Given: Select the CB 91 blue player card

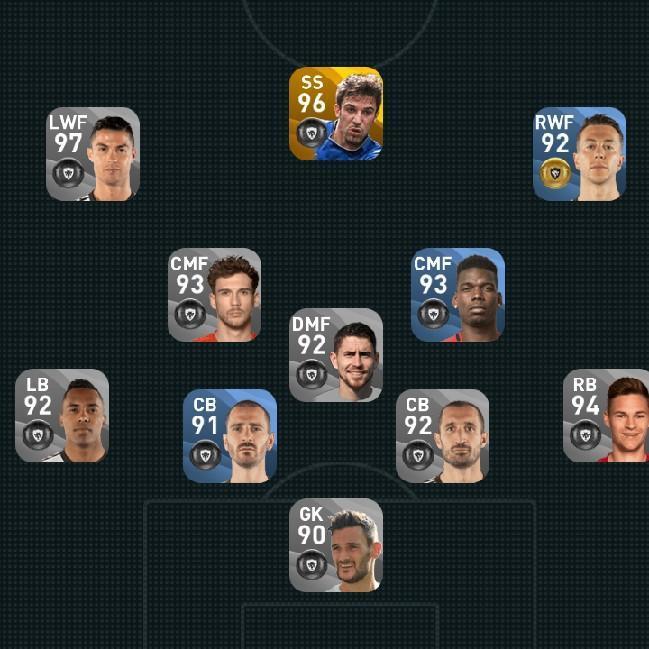Looking at the screenshot, I should (x=230, y=436).
